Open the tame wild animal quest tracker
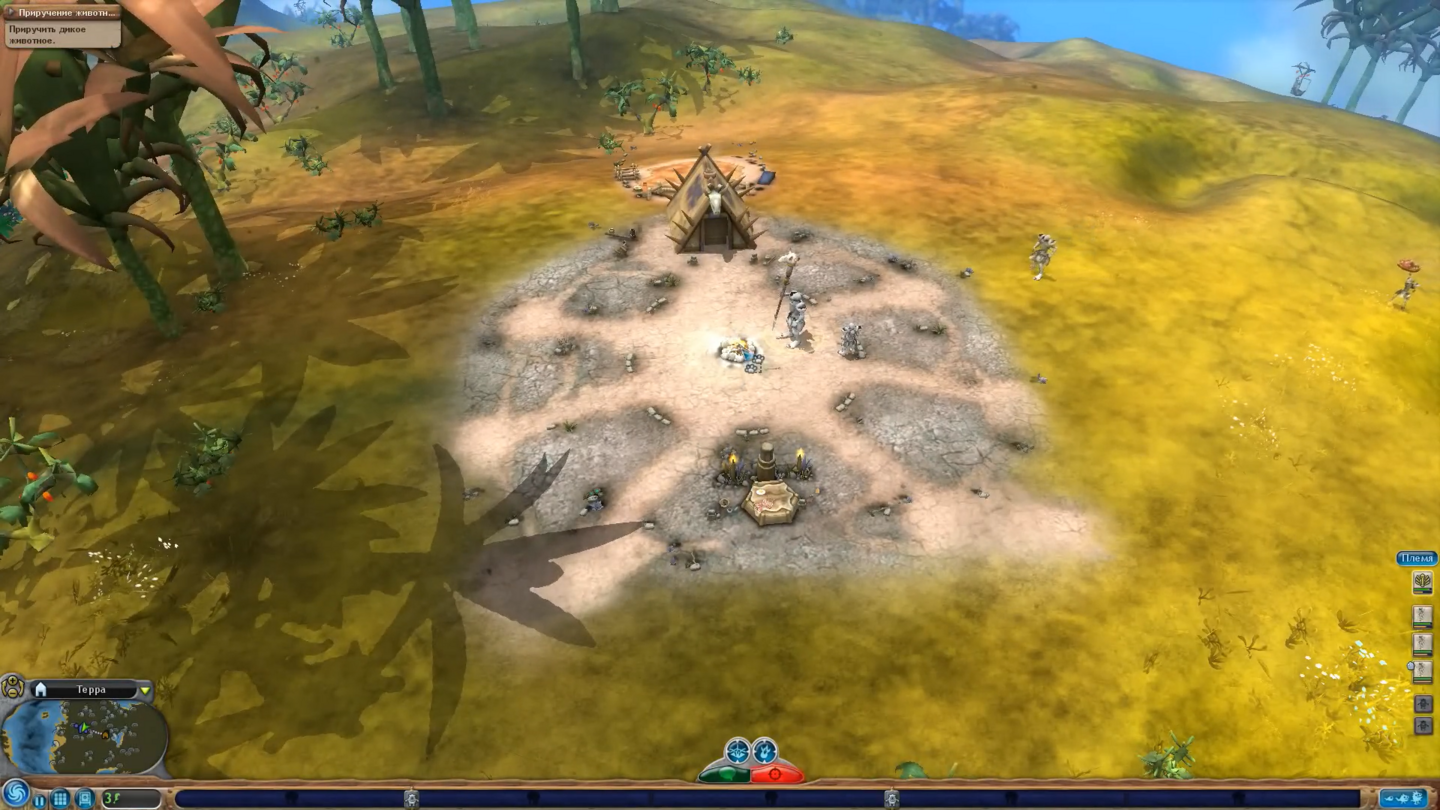Image resolution: width=1440 pixels, height=810 pixels. 62,23
